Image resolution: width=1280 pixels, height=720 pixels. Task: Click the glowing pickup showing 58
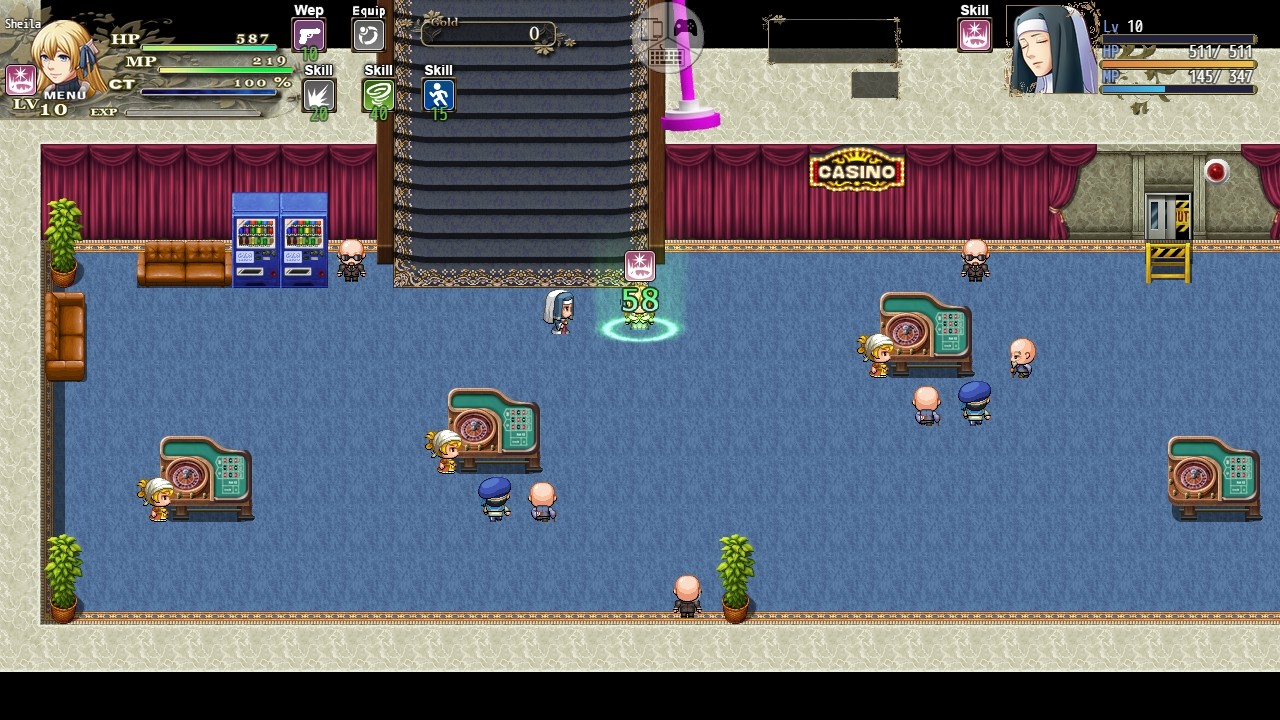(638, 300)
